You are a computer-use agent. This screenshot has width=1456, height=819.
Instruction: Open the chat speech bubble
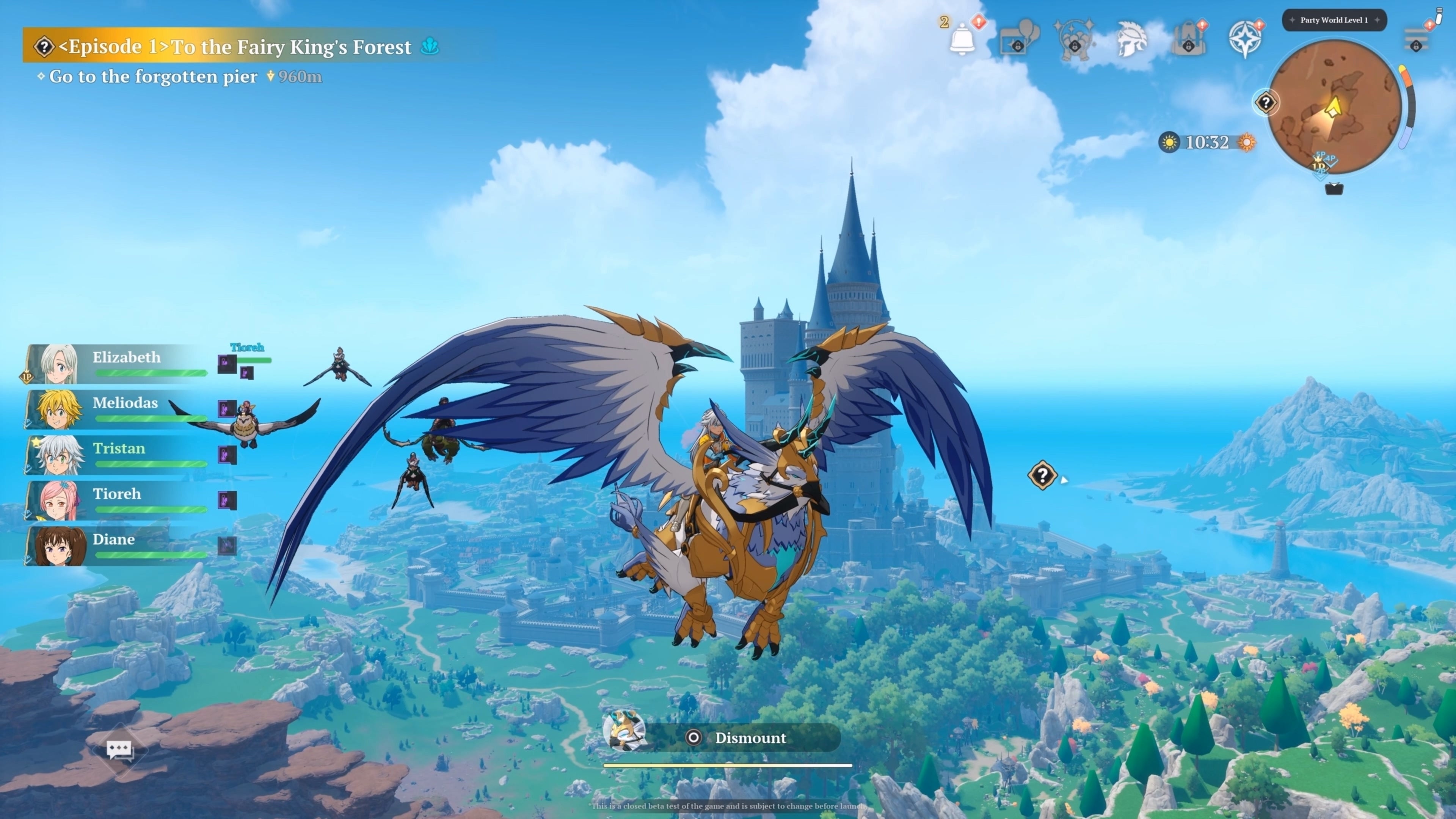pos(119,750)
